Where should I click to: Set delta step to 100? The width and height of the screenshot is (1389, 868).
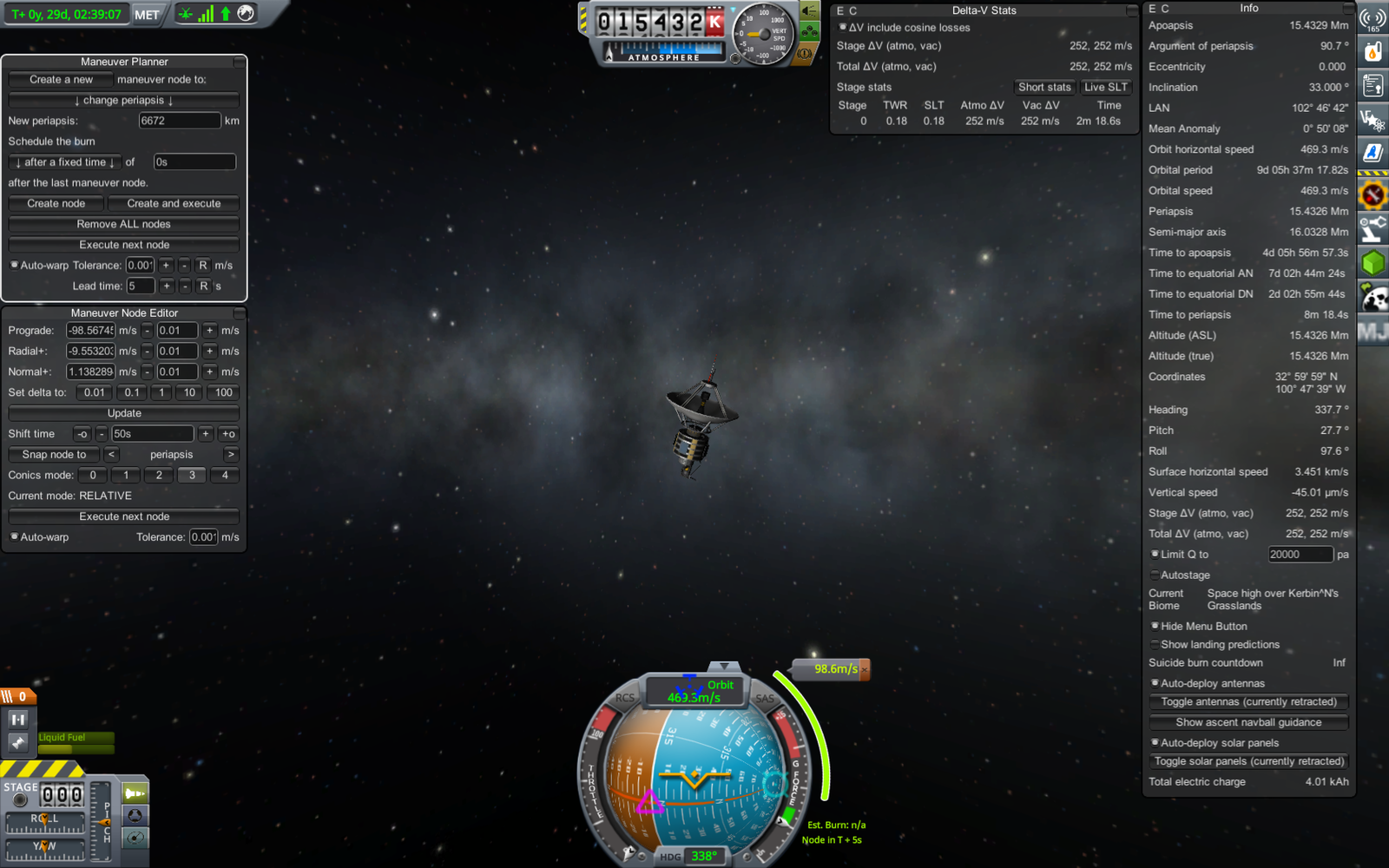223,392
